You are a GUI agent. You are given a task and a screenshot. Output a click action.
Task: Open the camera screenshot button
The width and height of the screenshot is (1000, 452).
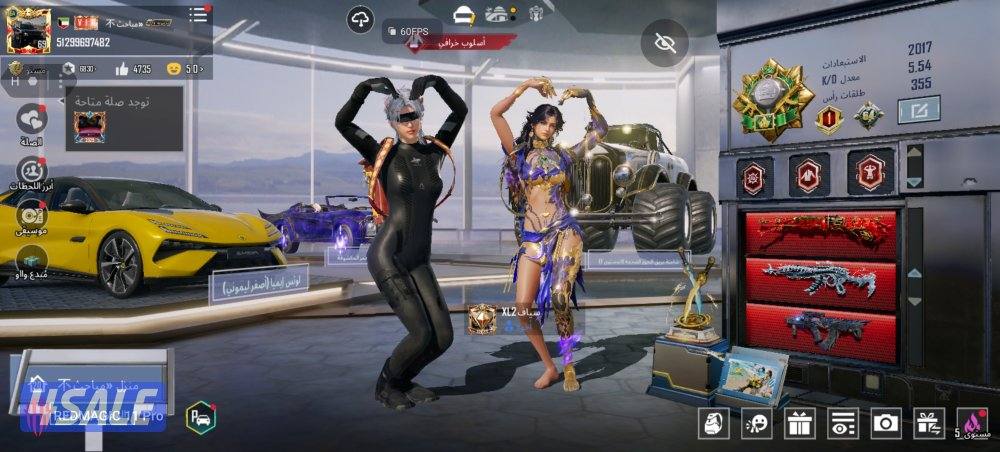[885, 423]
